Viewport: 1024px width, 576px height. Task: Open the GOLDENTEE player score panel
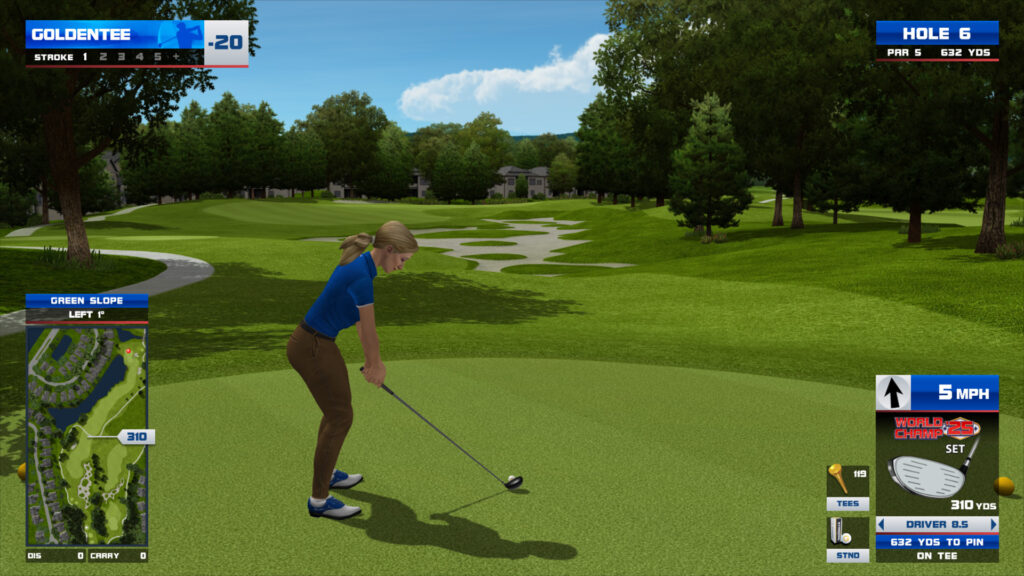(x=137, y=42)
